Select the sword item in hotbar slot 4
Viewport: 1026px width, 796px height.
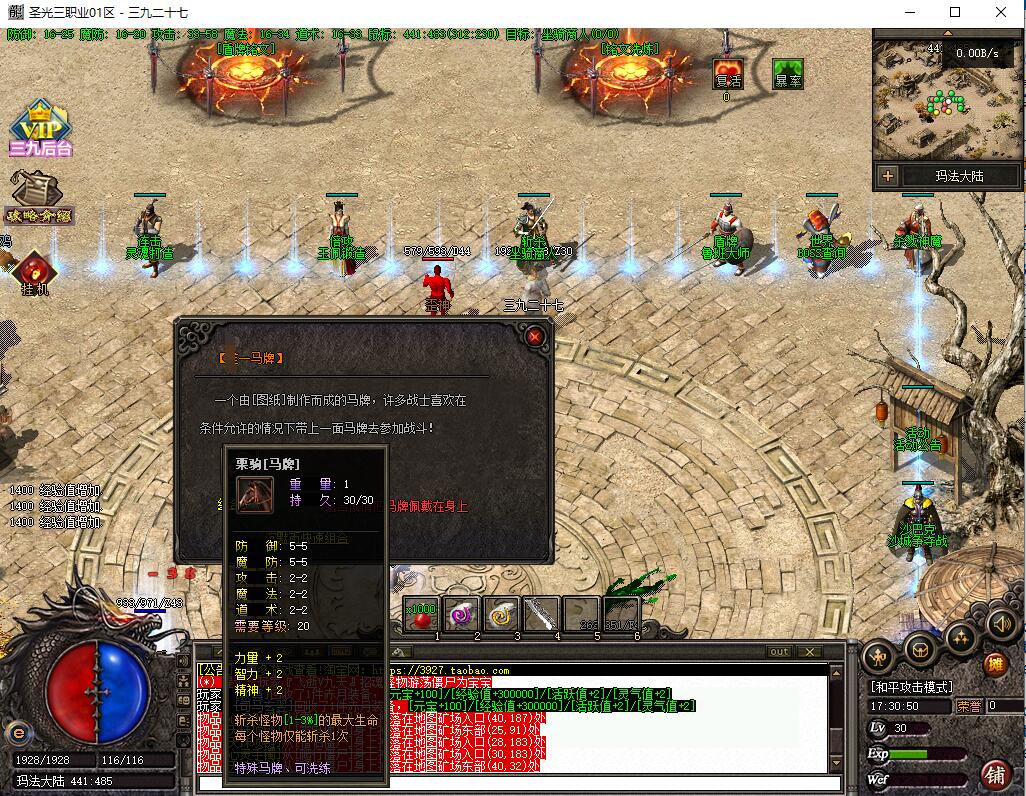tap(542, 613)
